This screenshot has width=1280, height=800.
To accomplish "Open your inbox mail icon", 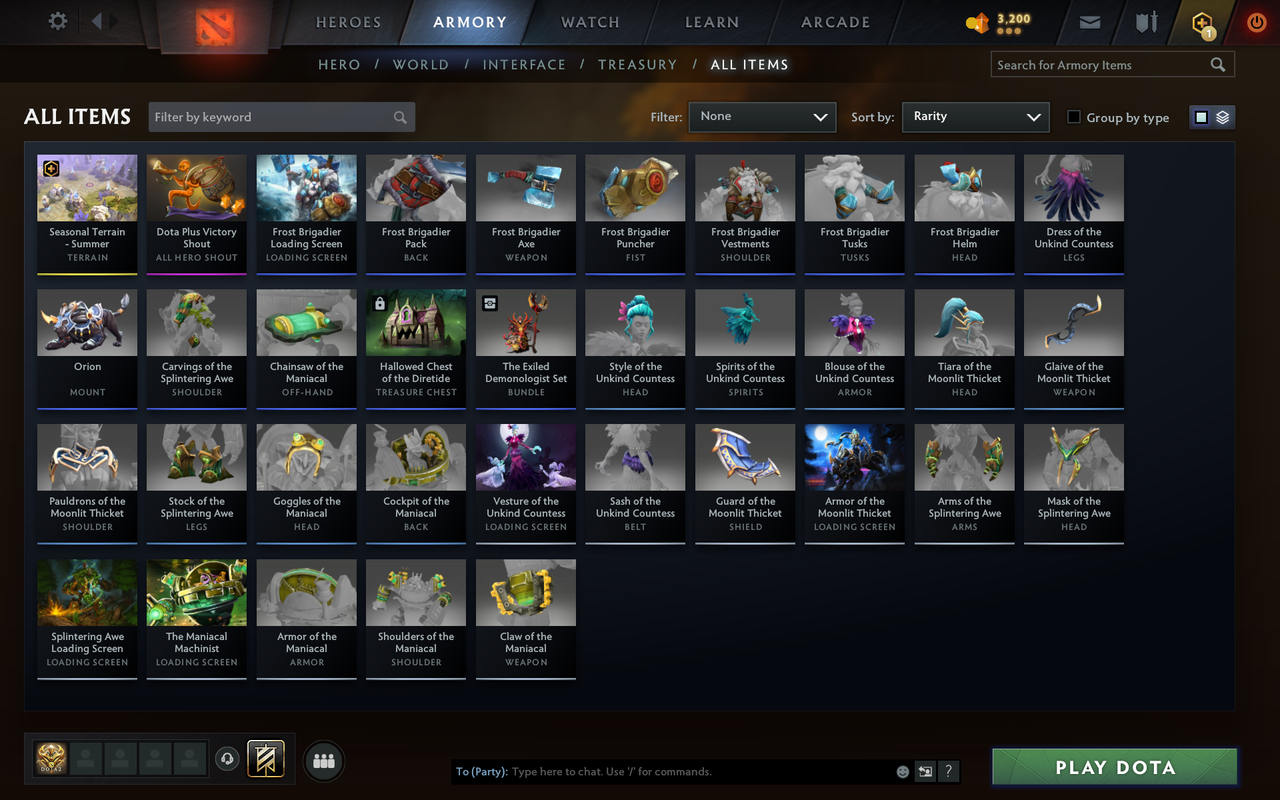I will pyautogui.click(x=1089, y=21).
